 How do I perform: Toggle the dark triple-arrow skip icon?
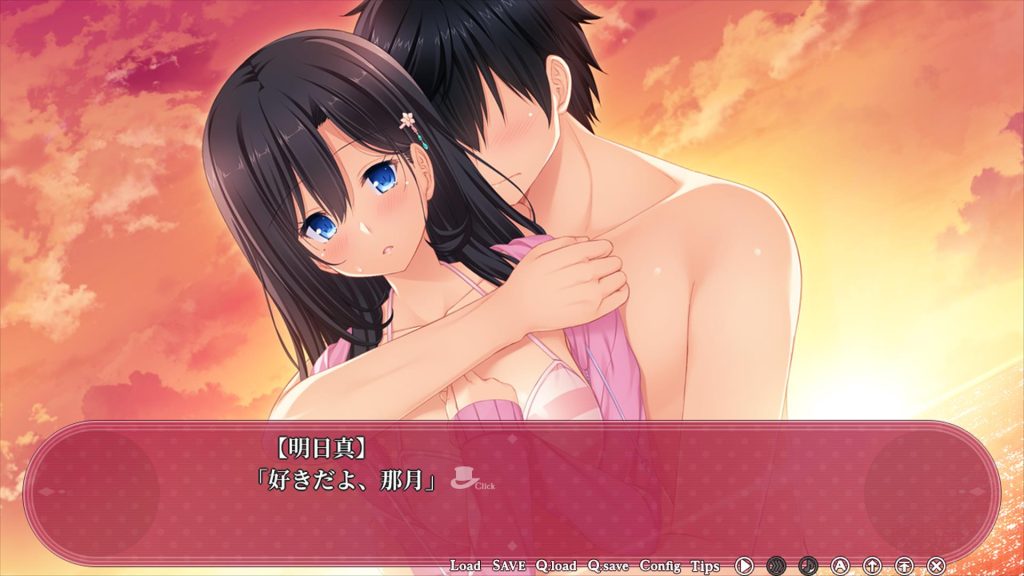776,566
